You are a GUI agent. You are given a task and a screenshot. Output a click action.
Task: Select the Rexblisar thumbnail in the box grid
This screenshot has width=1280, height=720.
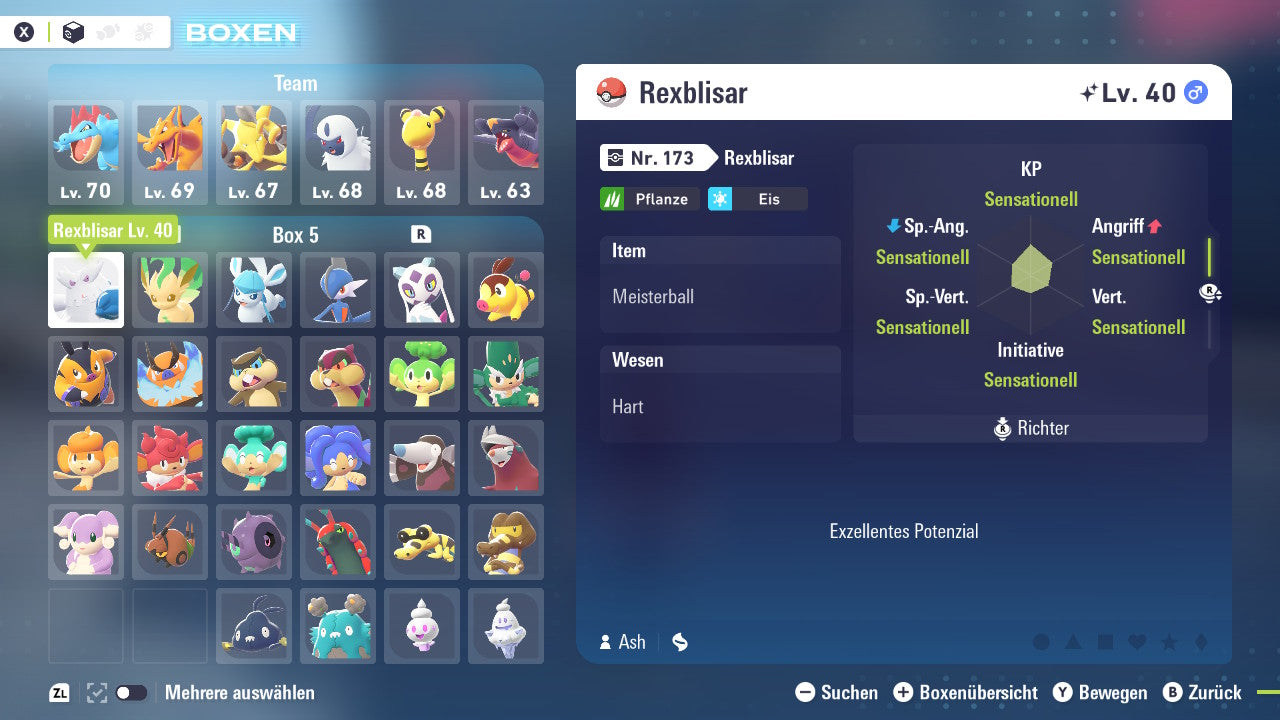tap(85, 290)
